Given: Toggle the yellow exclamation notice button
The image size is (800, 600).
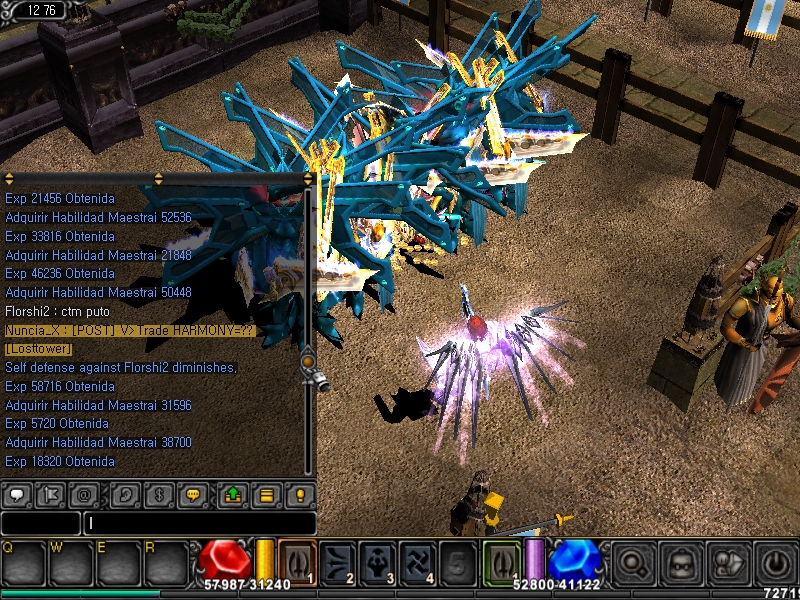Looking at the screenshot, I should click(299, 495).
